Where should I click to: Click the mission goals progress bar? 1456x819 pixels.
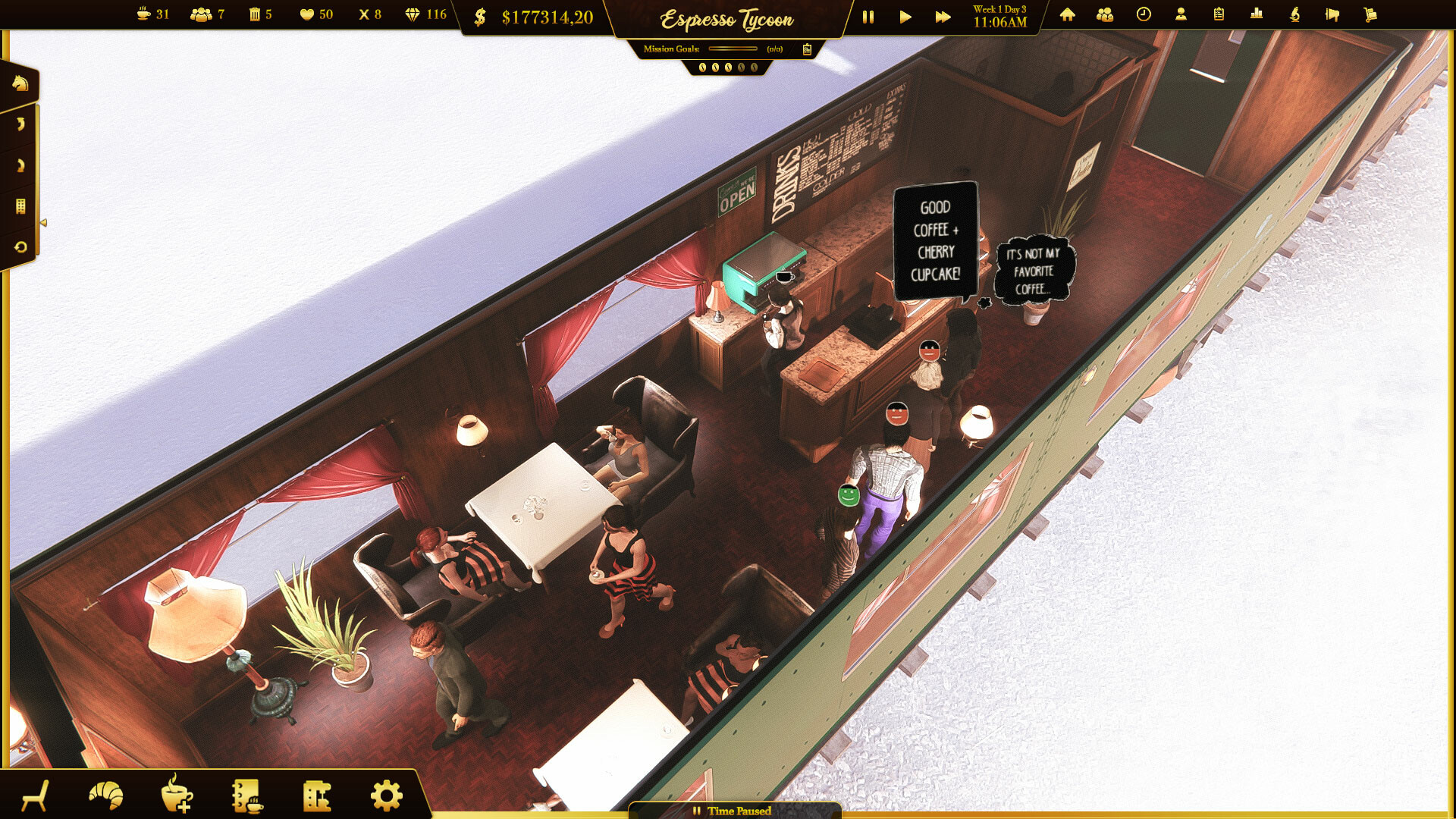[x=732, y=49]
